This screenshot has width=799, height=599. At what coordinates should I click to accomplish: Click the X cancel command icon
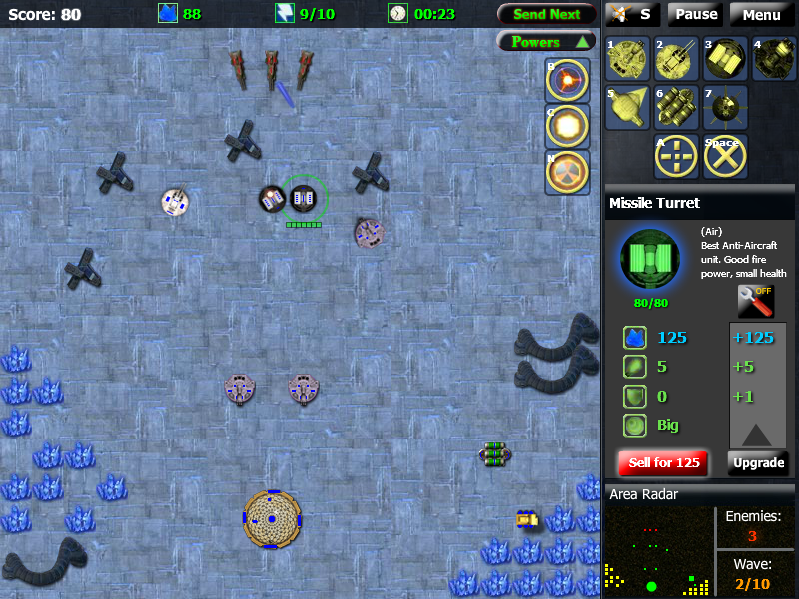[726, 157]
